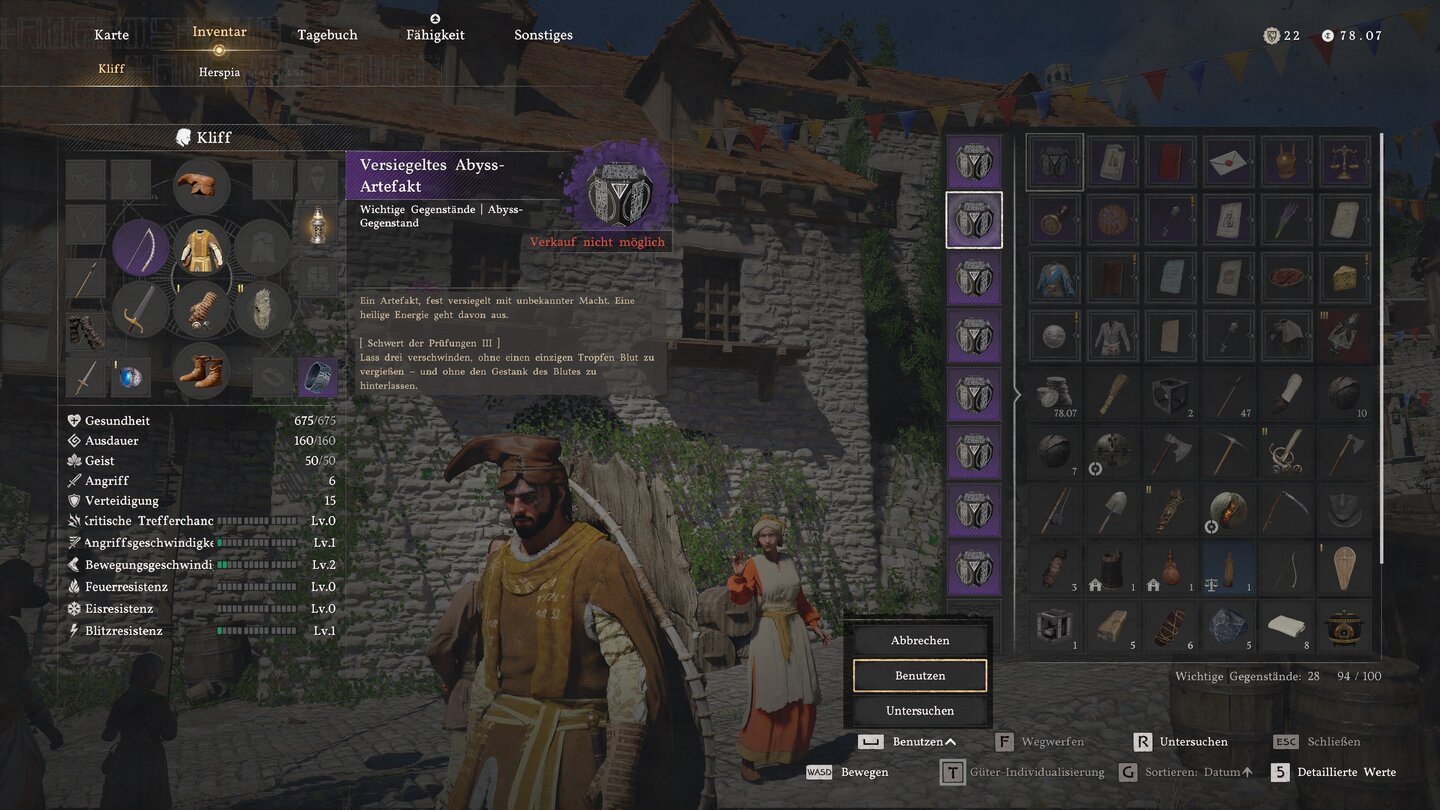Click Abbrechen to cancel the menu
1440x810 pixels.
pos(919,640)
